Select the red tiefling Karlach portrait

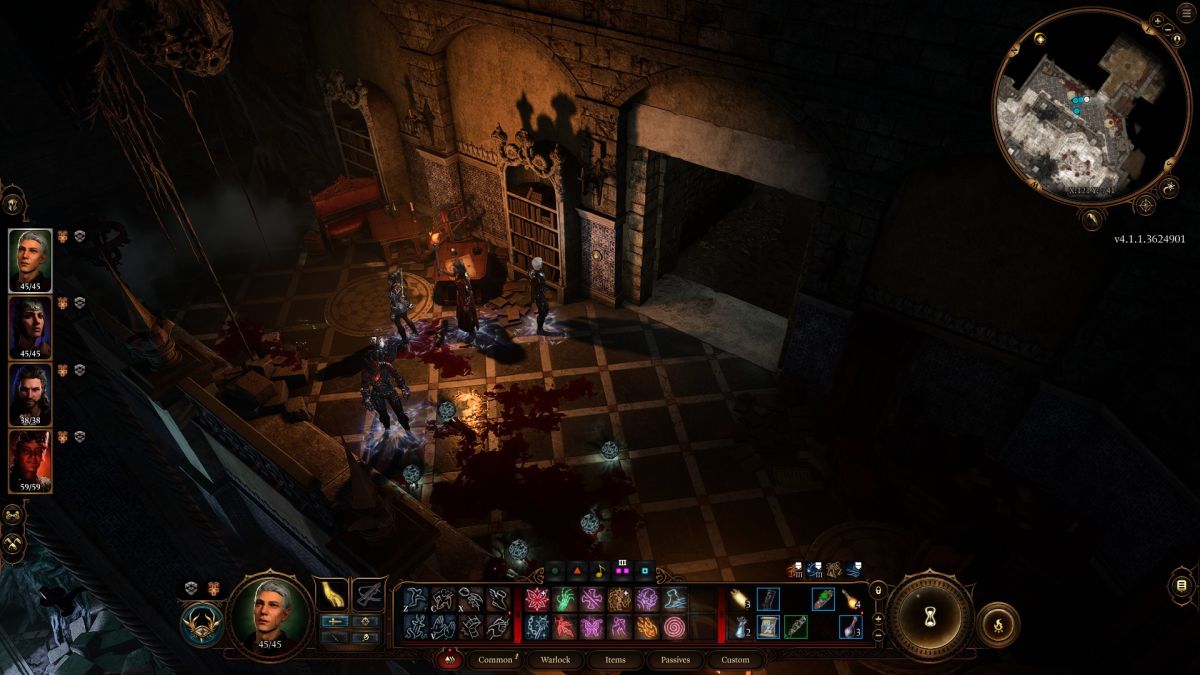(30, 460)
